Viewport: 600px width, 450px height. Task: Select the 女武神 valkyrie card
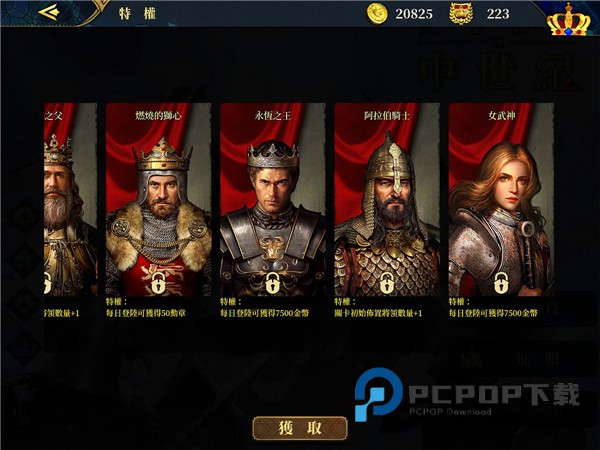(501, 200)
